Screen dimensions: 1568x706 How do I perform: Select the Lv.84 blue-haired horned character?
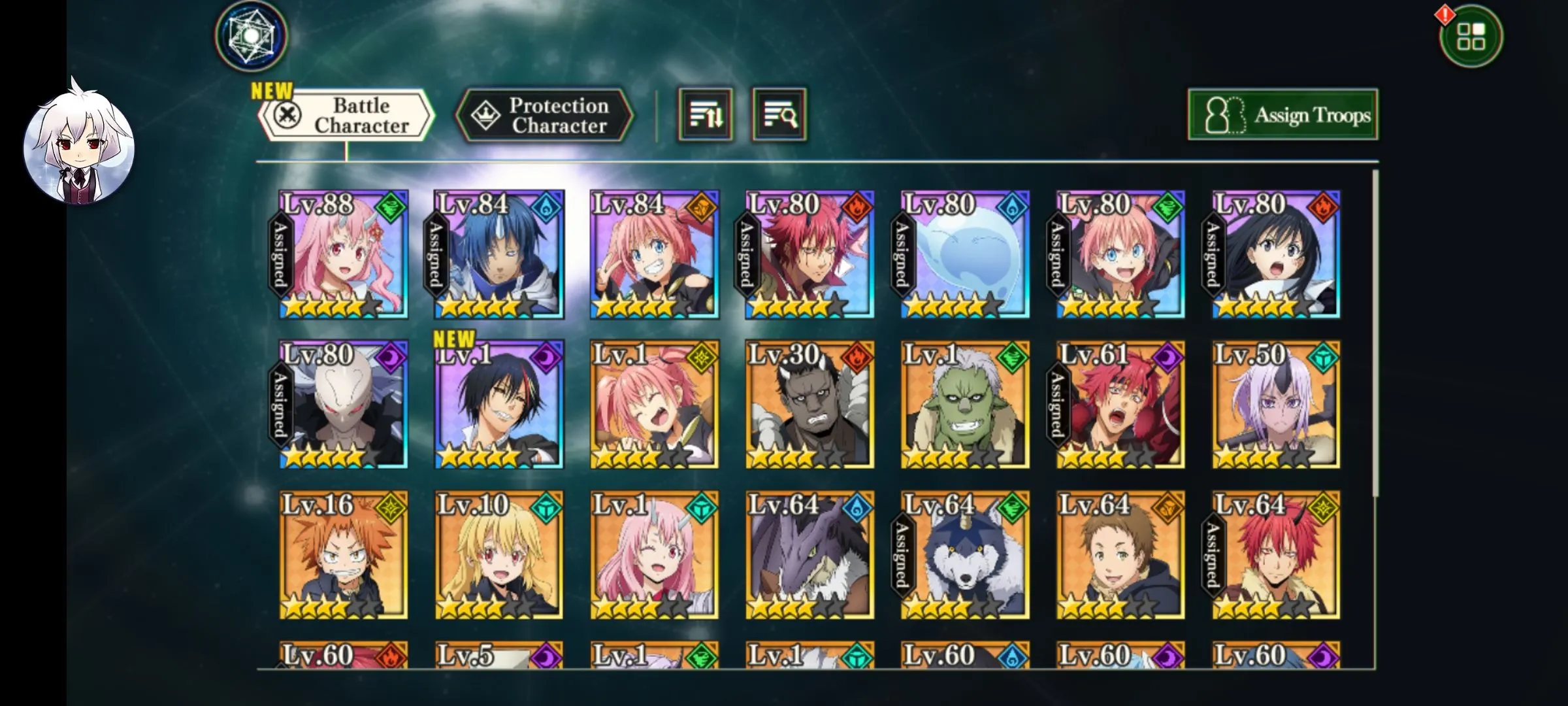(499, 255)
